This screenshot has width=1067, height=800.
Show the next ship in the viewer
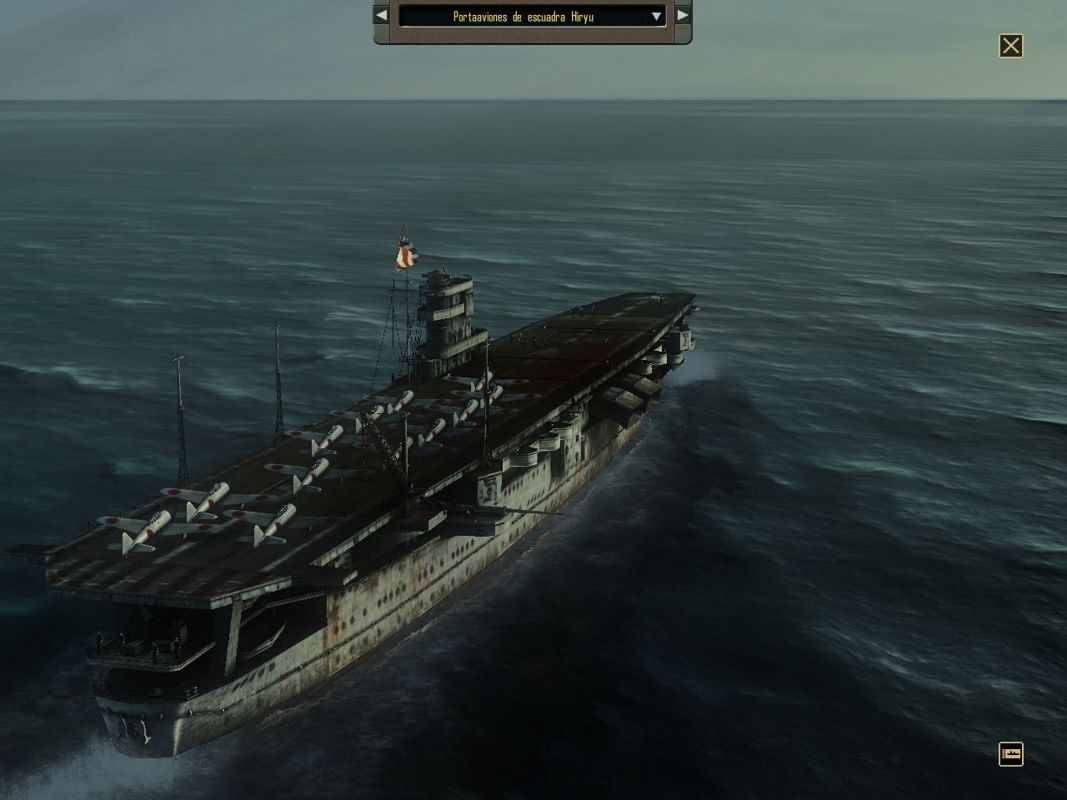click(x=682, y=16)
